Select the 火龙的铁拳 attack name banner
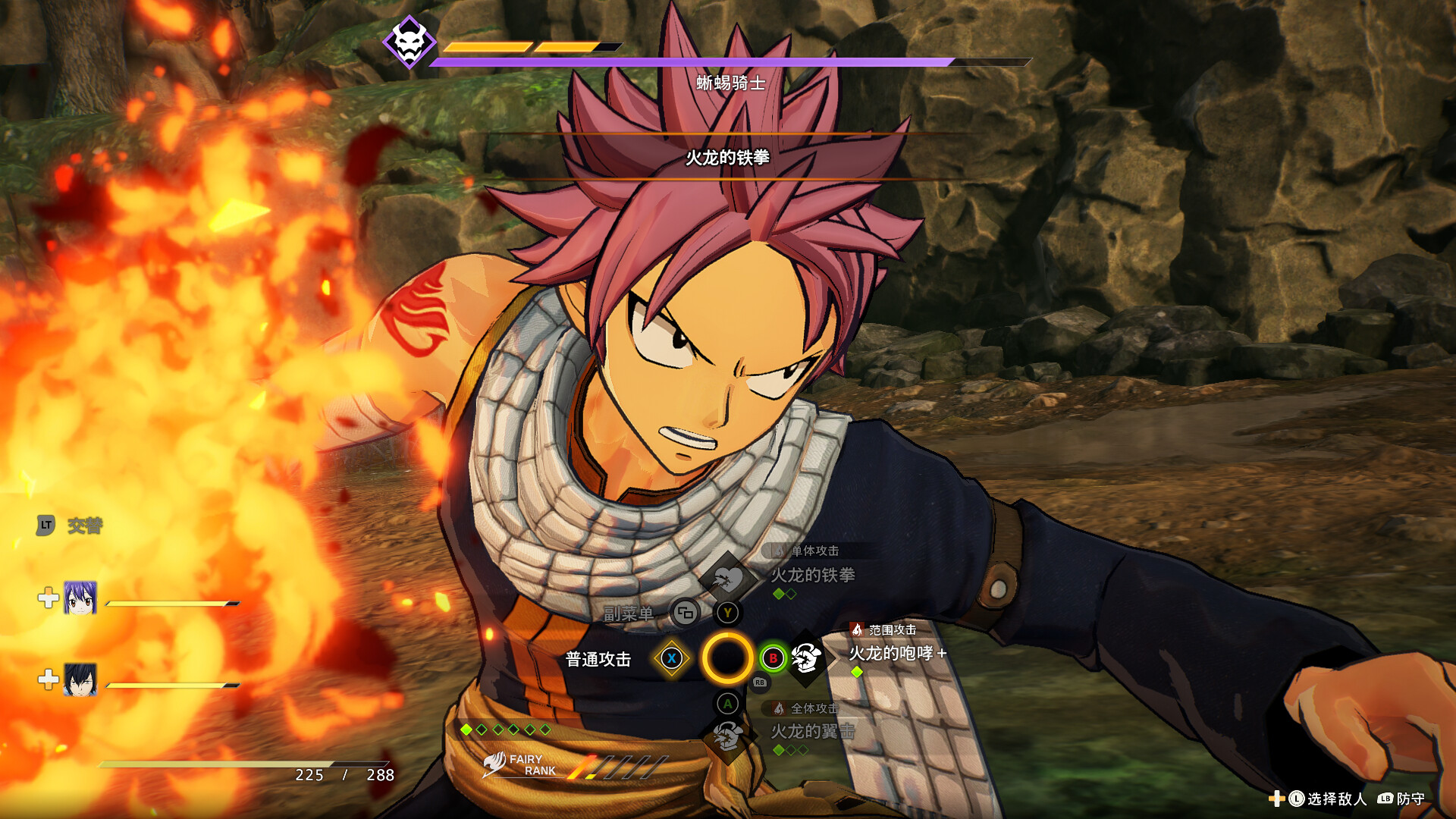Screen dimensions: 1456x819 coord(729,158)
